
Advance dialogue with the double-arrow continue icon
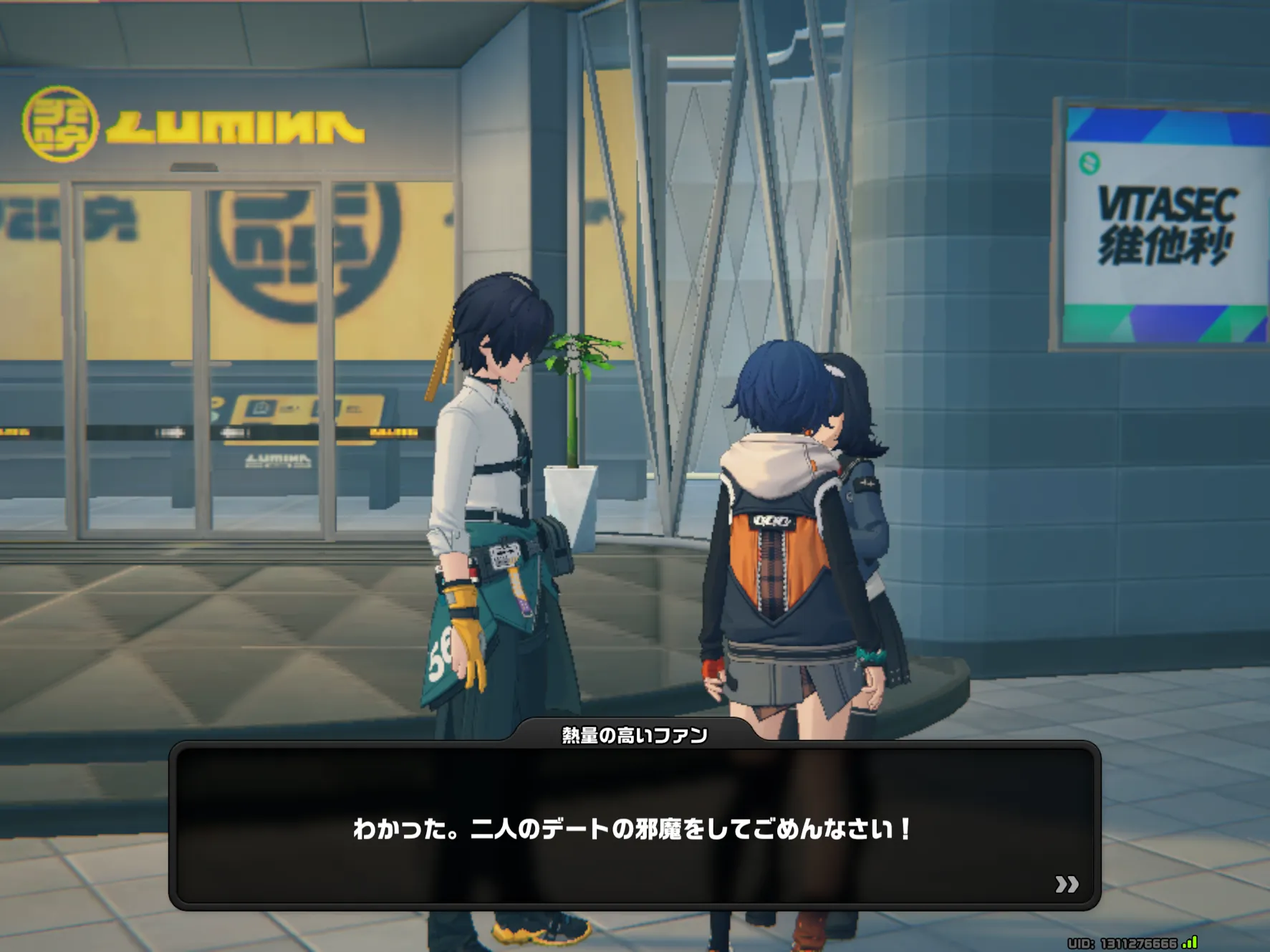[1066, 885]
